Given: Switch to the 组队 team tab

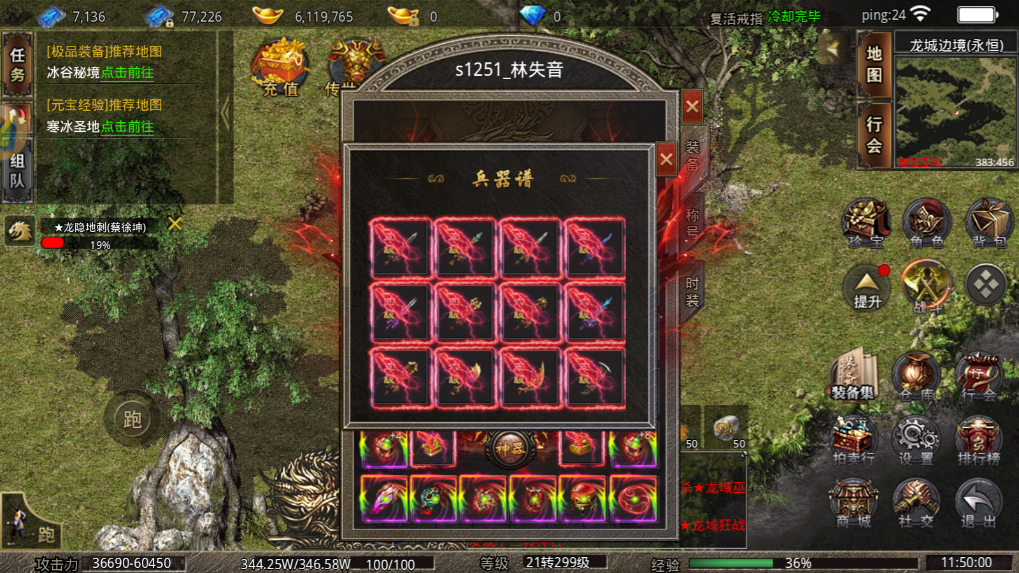Looking at the screenshot, I should click(x=17, y=171).
